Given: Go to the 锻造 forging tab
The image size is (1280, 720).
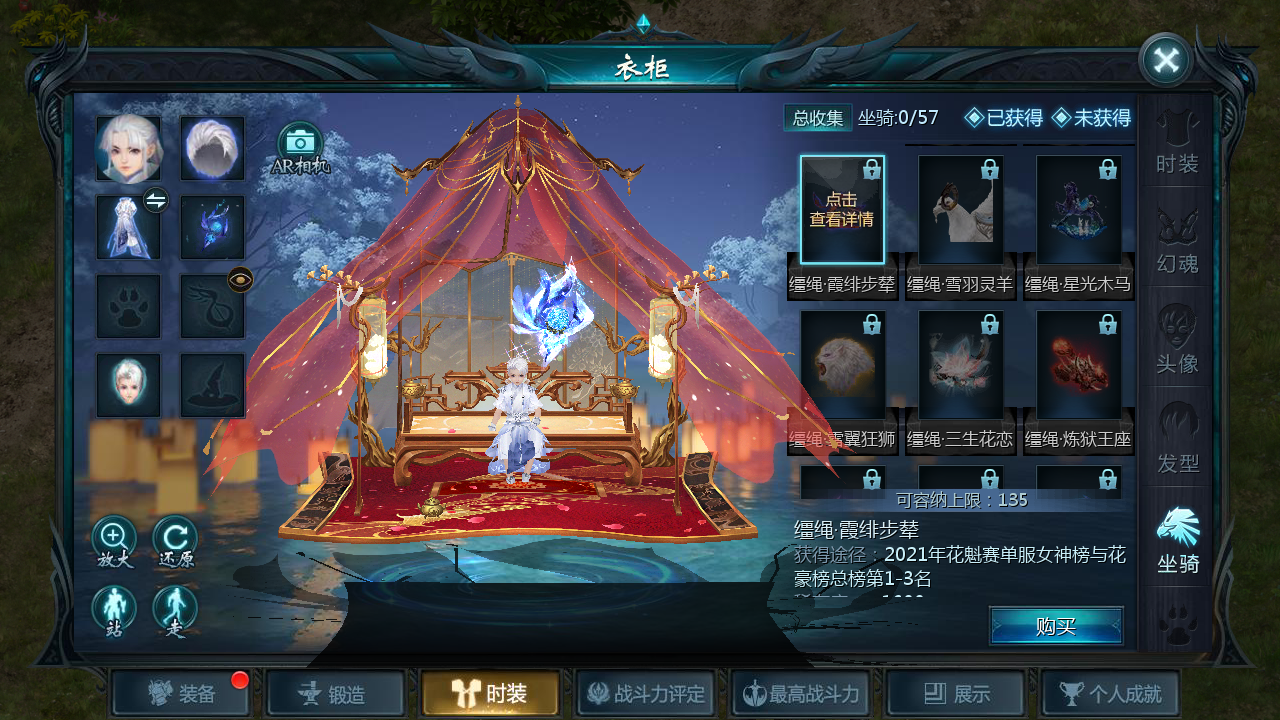Looking at the screenshot, I should coord(336,693).
